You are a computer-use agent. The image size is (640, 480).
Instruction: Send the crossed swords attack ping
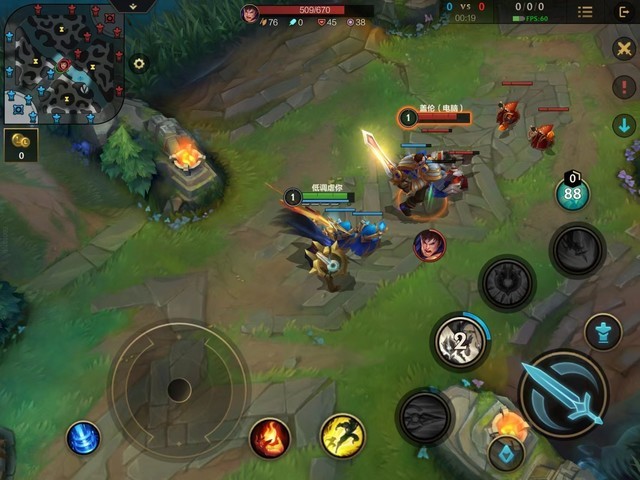(x=624, y=48)
